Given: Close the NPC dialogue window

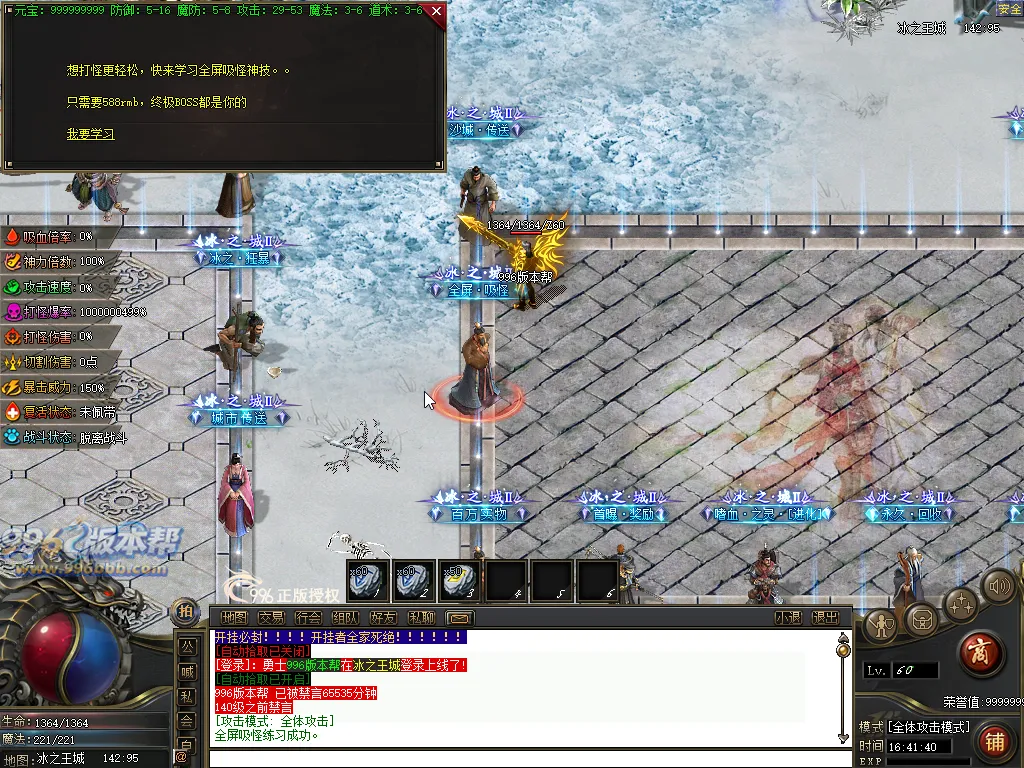Looking at the screenshot, I should 436,12.
